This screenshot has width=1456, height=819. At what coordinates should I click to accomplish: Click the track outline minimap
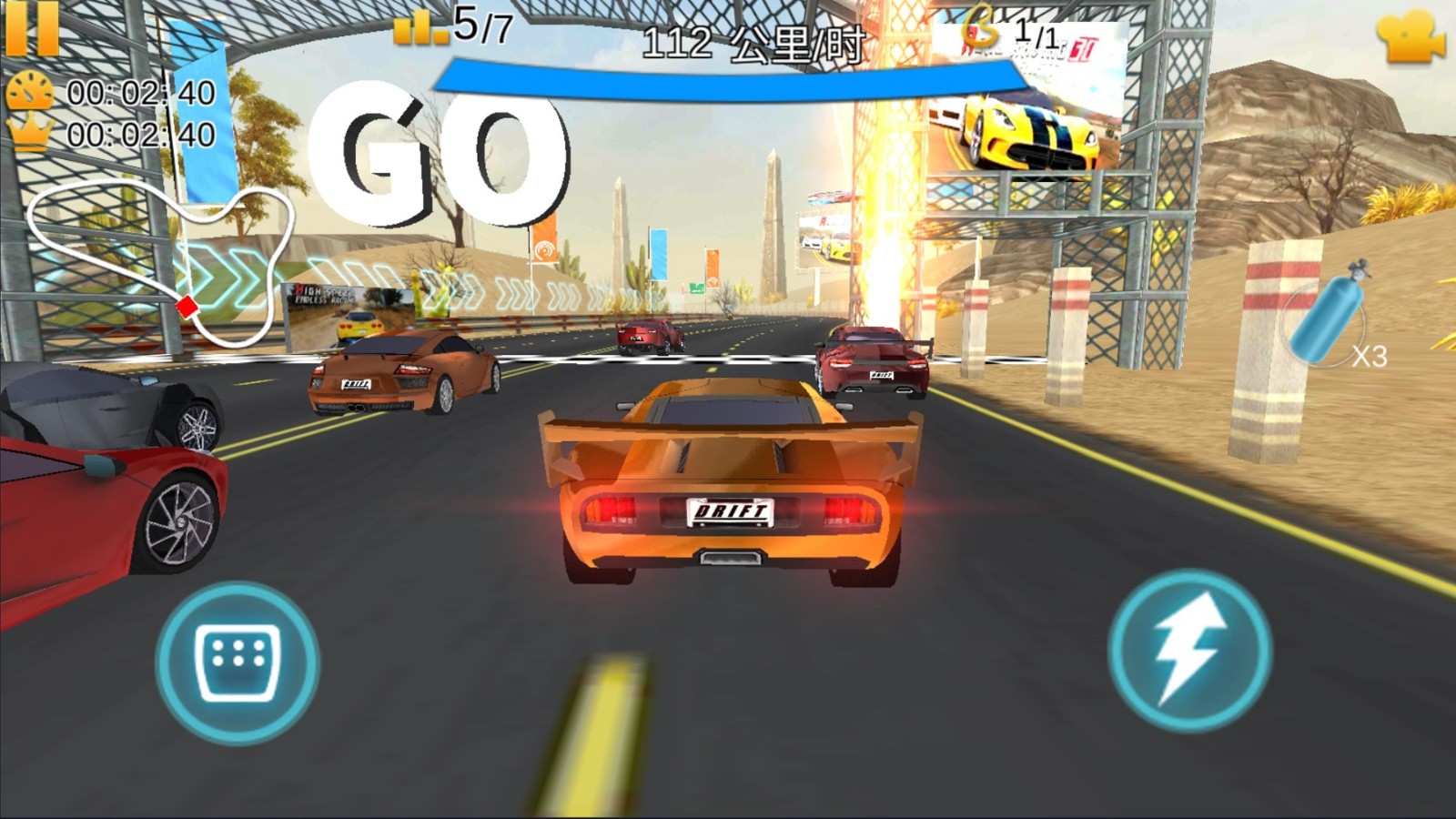coord(162,258)
